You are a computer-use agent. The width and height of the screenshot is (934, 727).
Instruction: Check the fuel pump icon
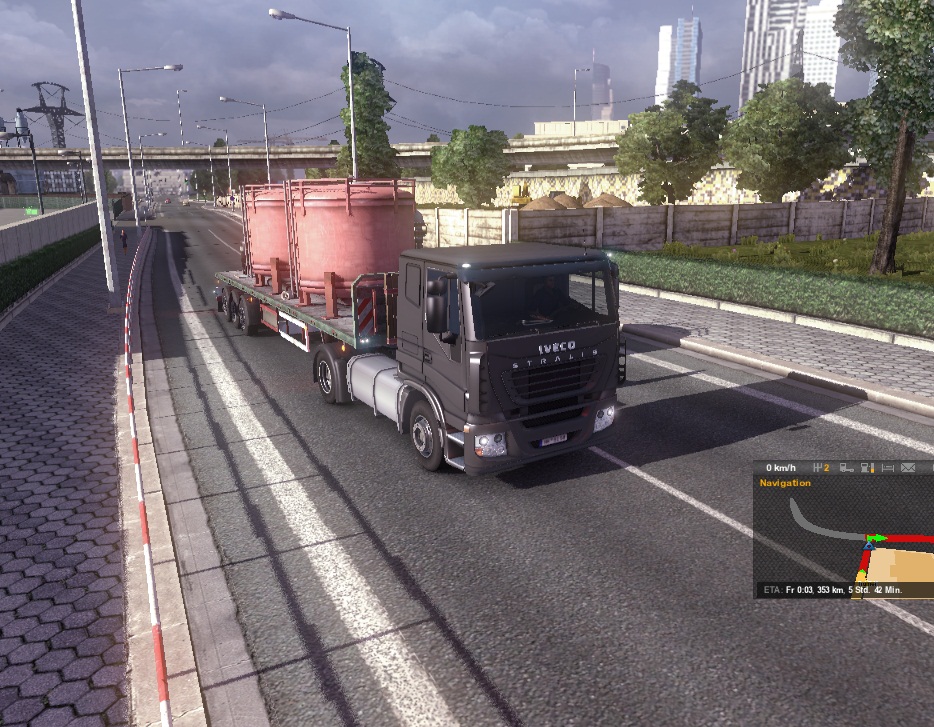click(866, 467)
